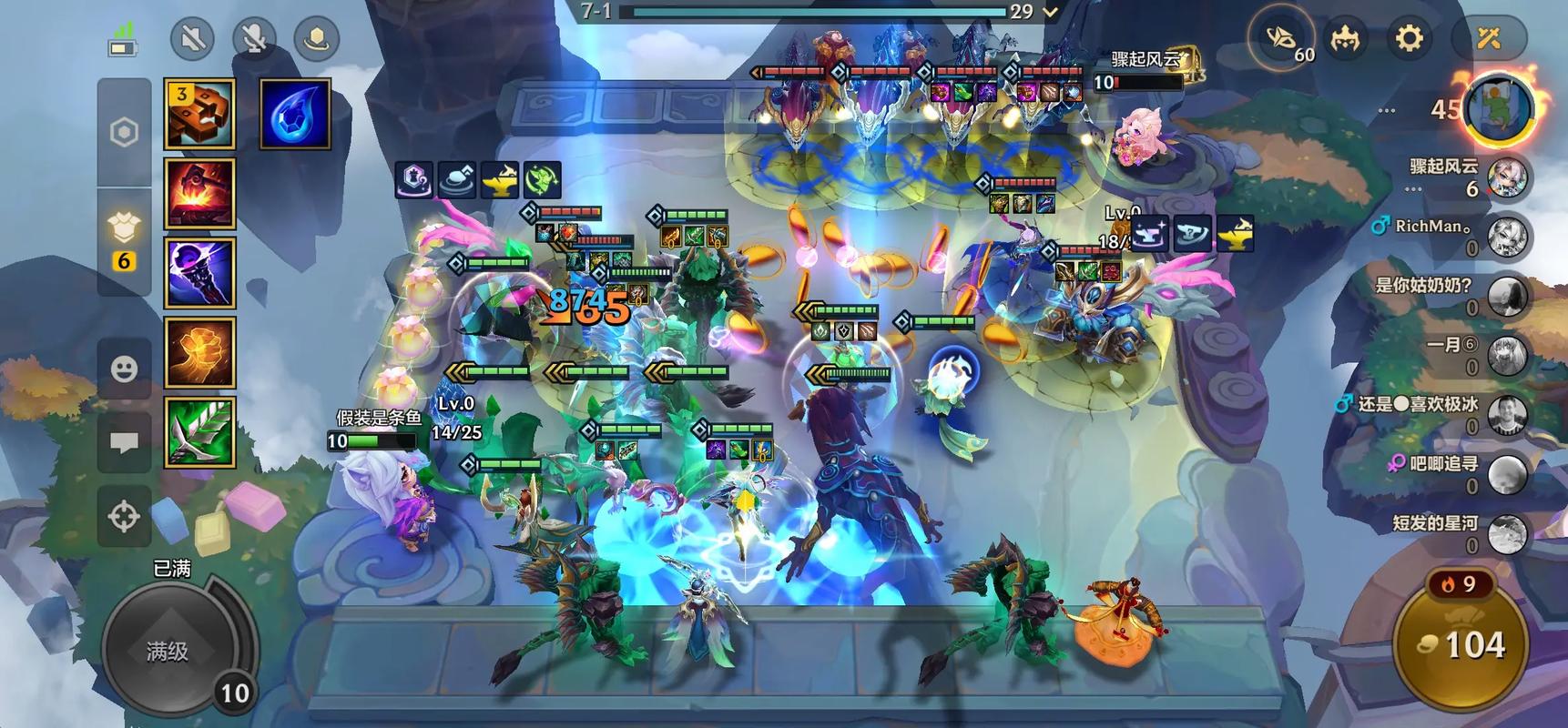The width and height of the screenshot is (1568, 728).
Task: Open the crossed swords button
Action: point(1488,39)
